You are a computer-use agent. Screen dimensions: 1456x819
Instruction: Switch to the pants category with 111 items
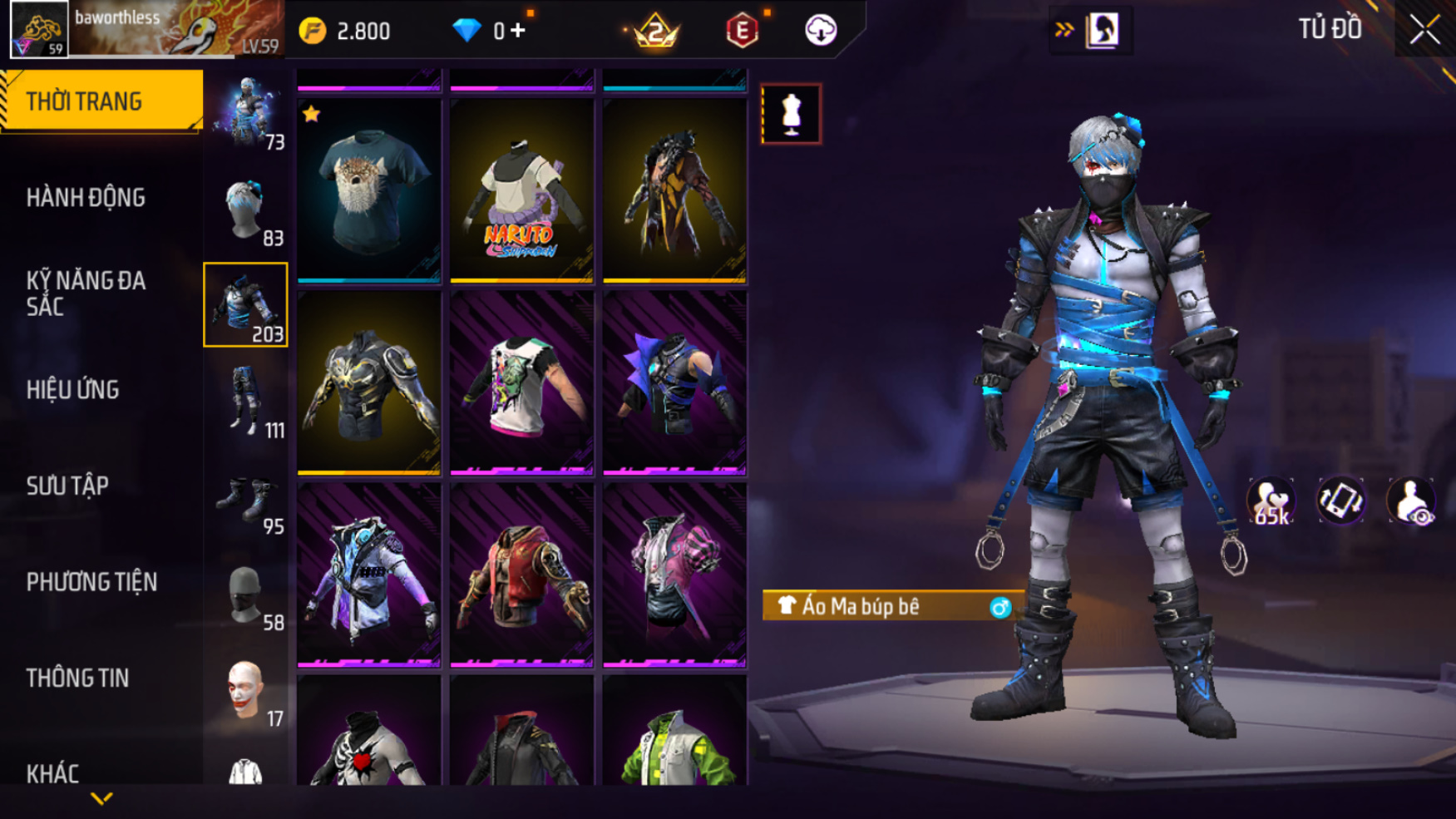[x=246, y=402]
